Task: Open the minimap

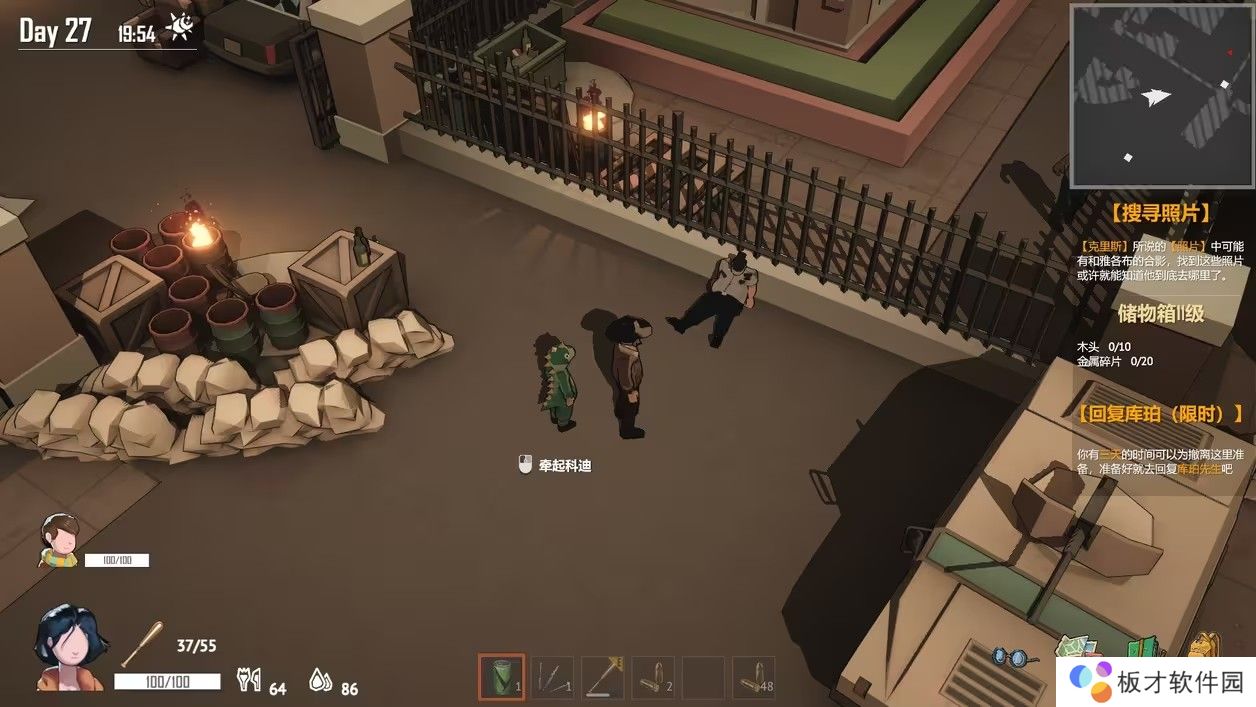Action: 1161,95
